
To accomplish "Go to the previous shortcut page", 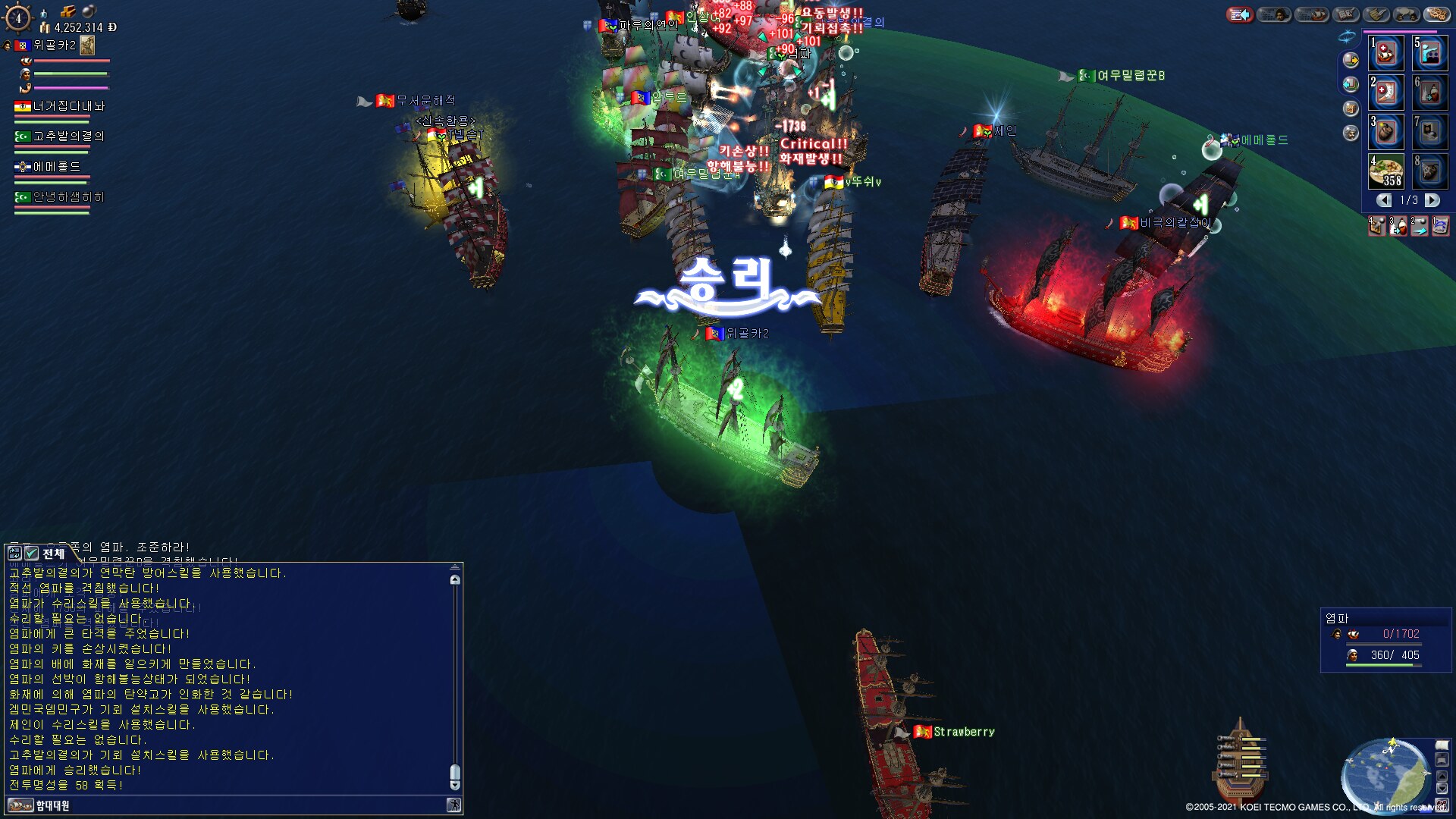I will pos(1384,200).
